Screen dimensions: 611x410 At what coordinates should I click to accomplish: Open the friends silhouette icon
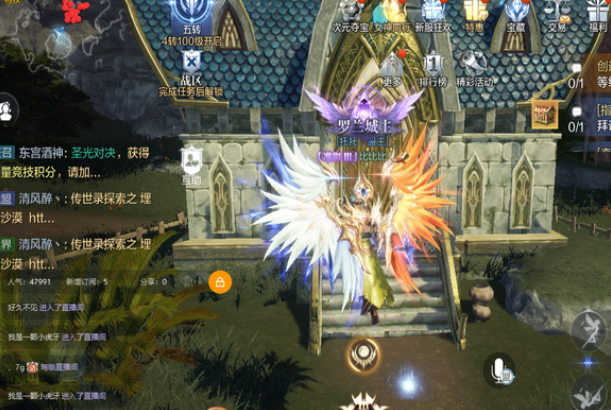pos(7,107)
